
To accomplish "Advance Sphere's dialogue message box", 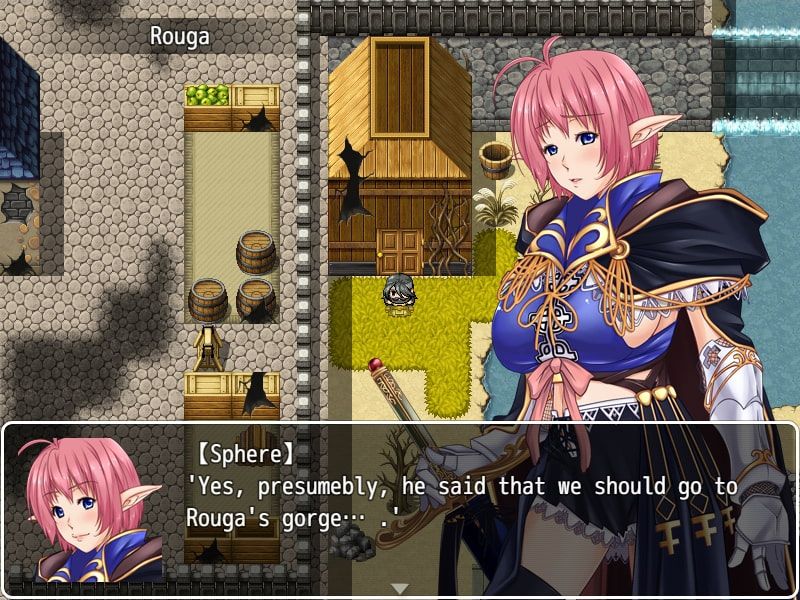I will (x=460, y=500).
